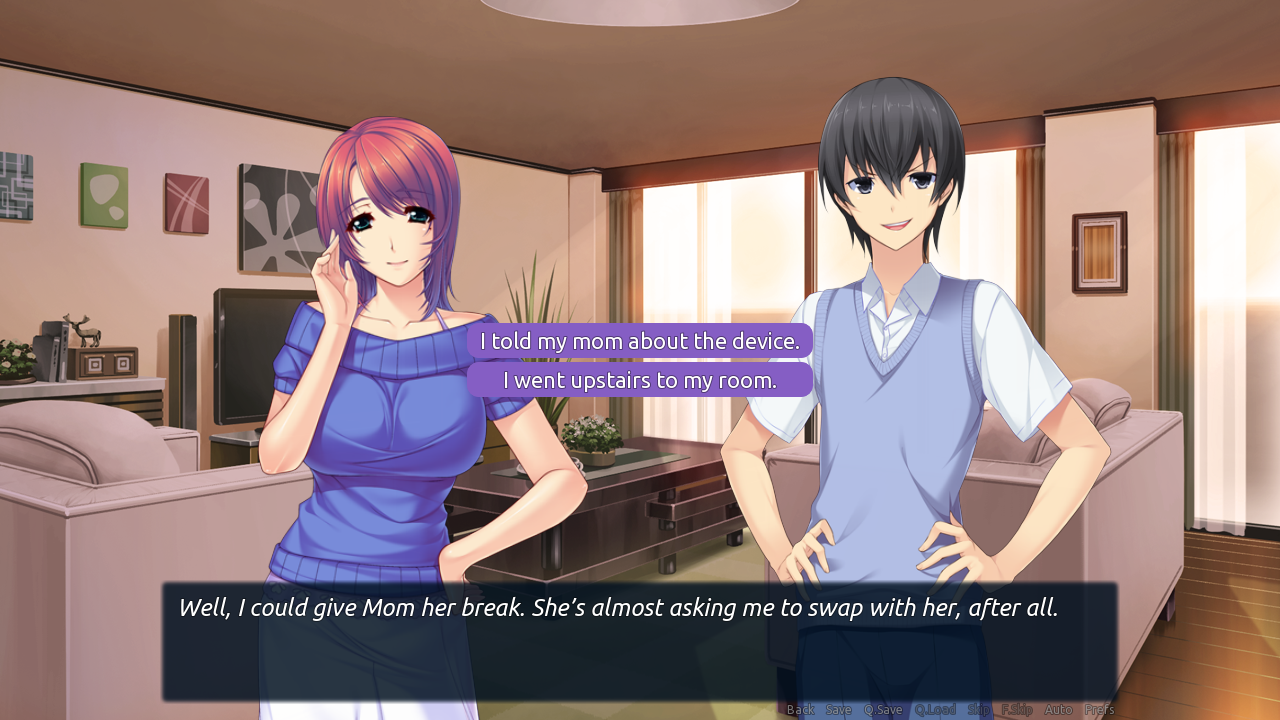
Task: Choose "I went upstairs to my room."
Action: coord(642,380)
